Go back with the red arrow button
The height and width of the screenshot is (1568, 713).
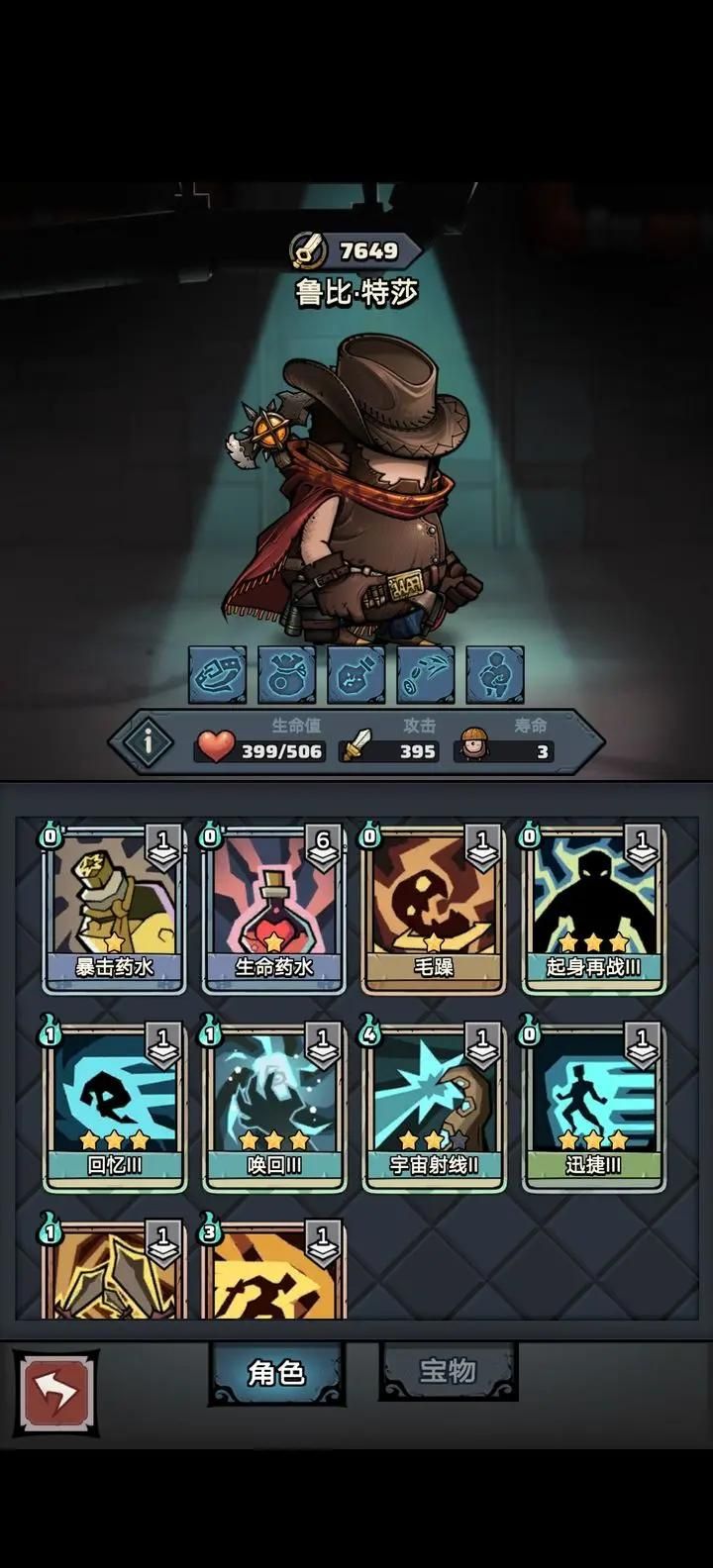[55, 1394]
